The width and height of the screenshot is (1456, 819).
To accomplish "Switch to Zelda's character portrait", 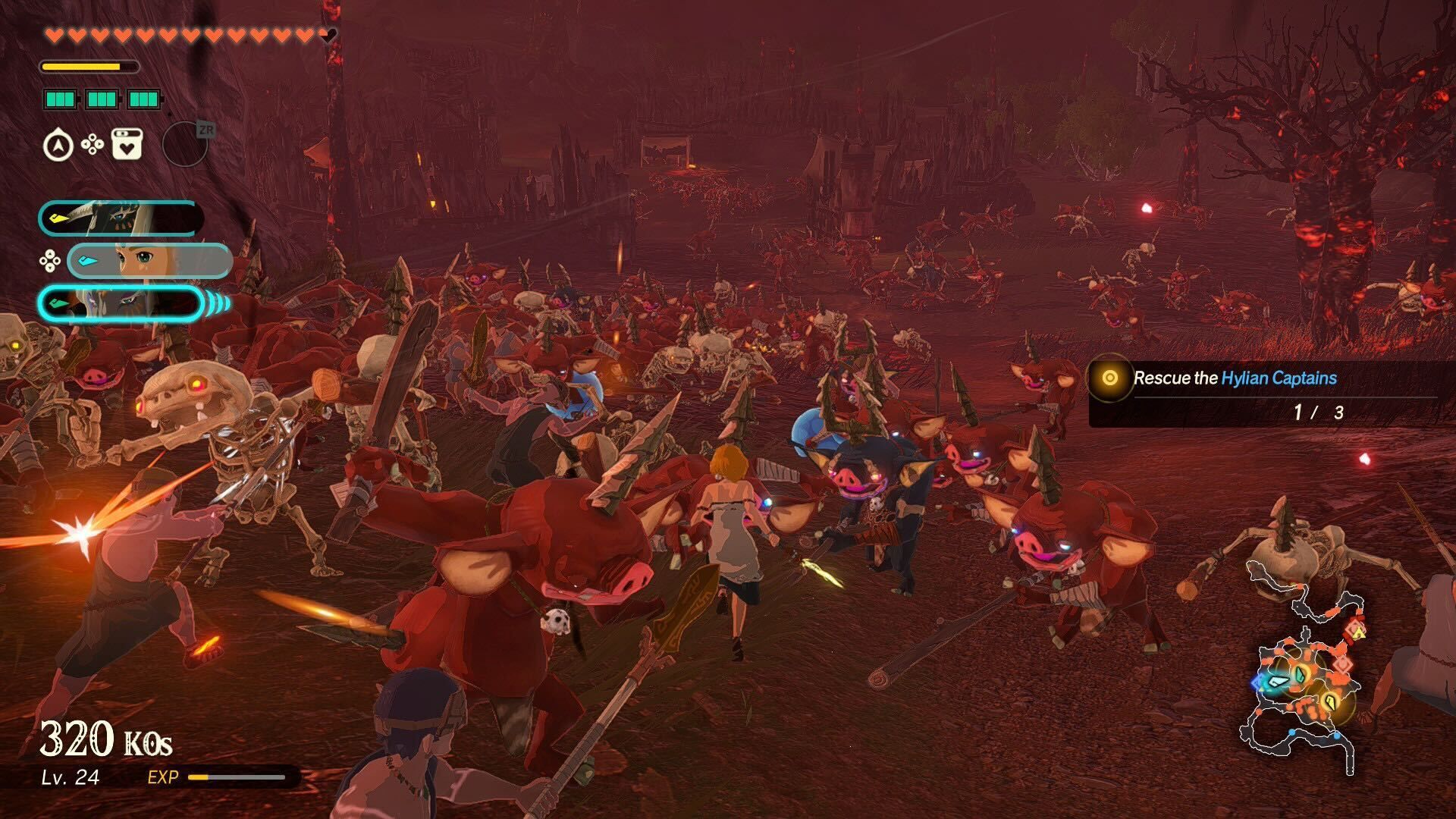I will (149, 261).
